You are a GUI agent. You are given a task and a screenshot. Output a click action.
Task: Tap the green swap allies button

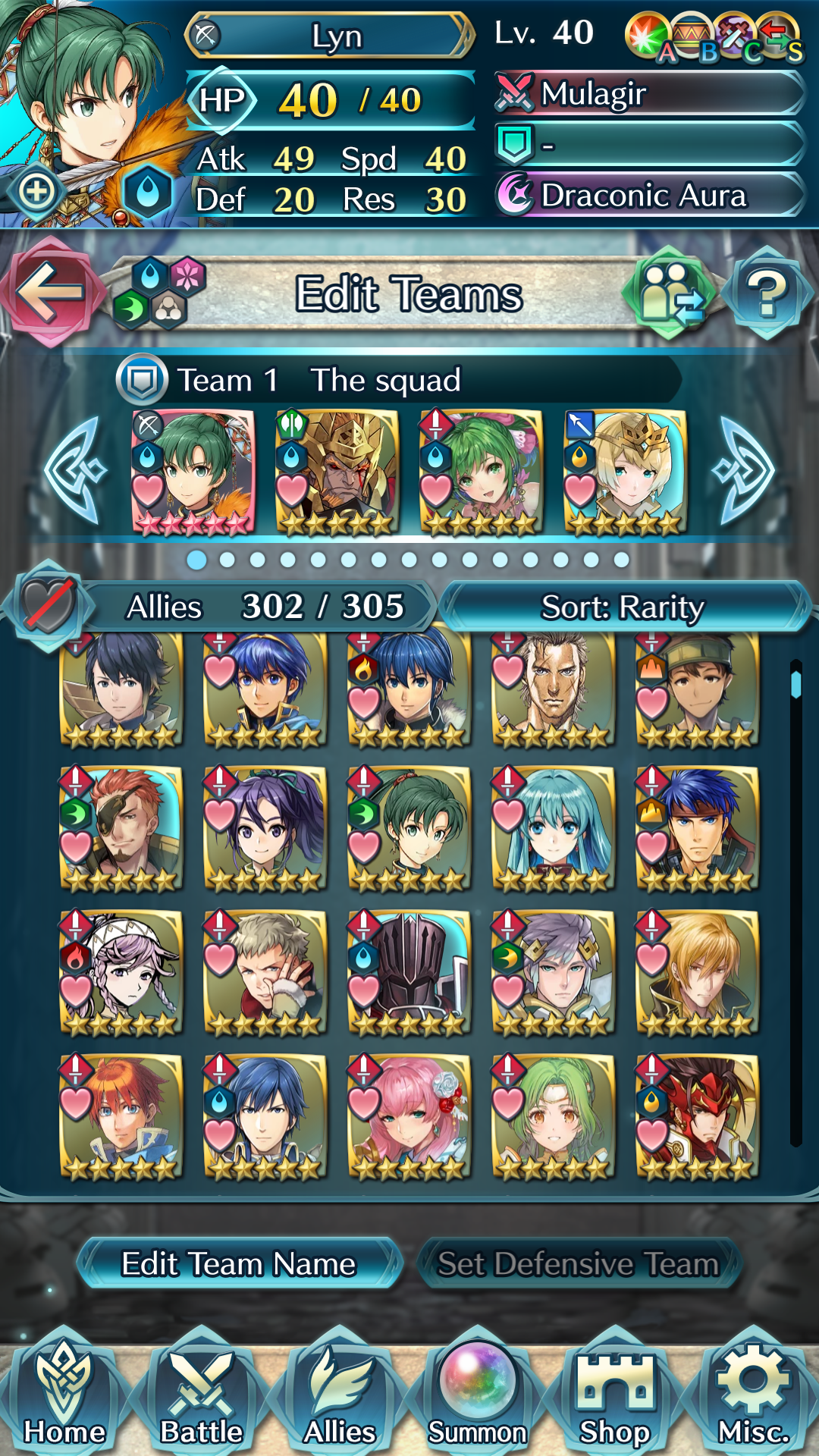[669, 293]
